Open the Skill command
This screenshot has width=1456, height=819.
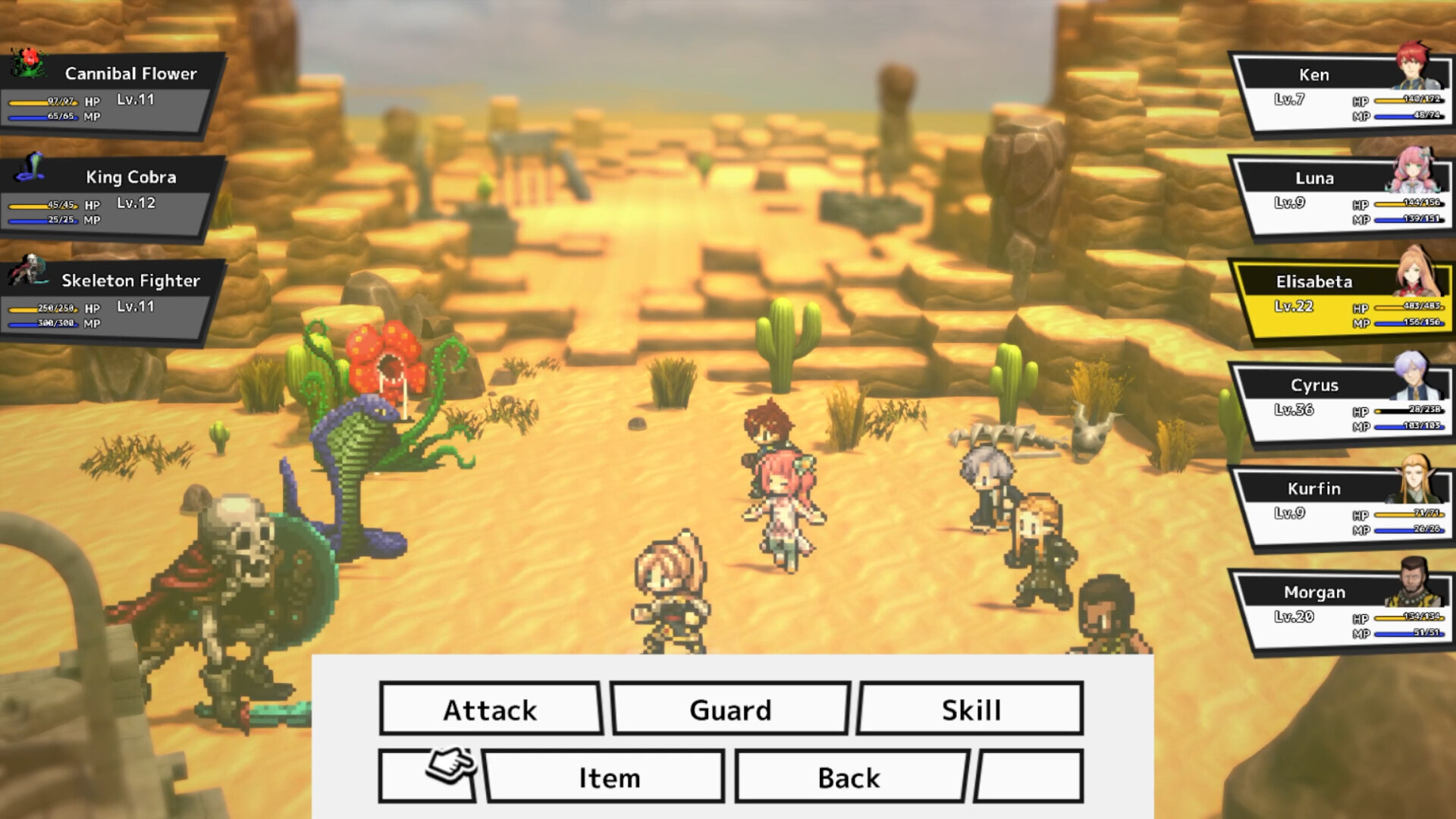pyautogui.click(x=969, y=710)
